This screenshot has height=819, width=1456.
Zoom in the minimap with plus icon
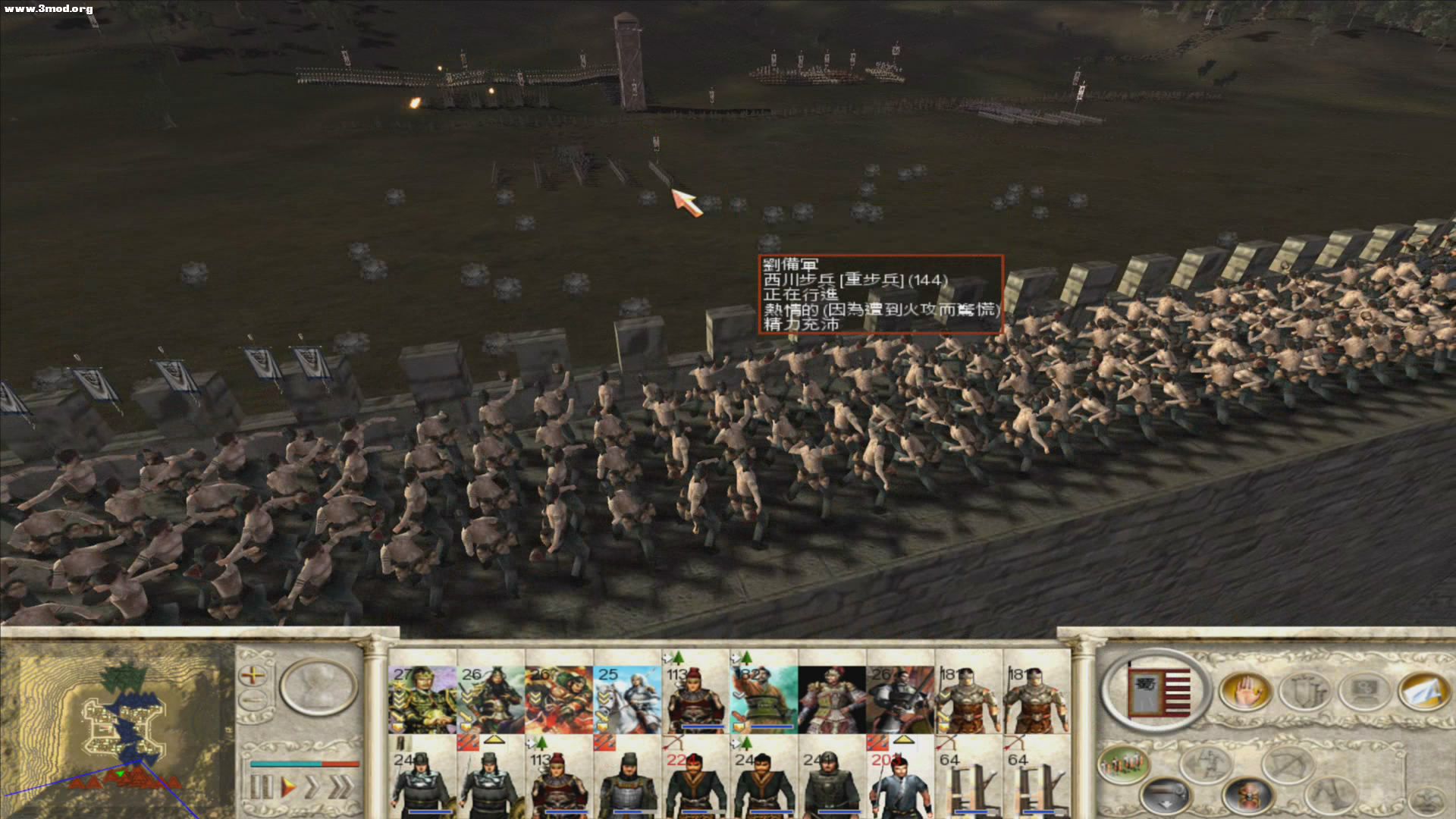click(x=253, y=675)
